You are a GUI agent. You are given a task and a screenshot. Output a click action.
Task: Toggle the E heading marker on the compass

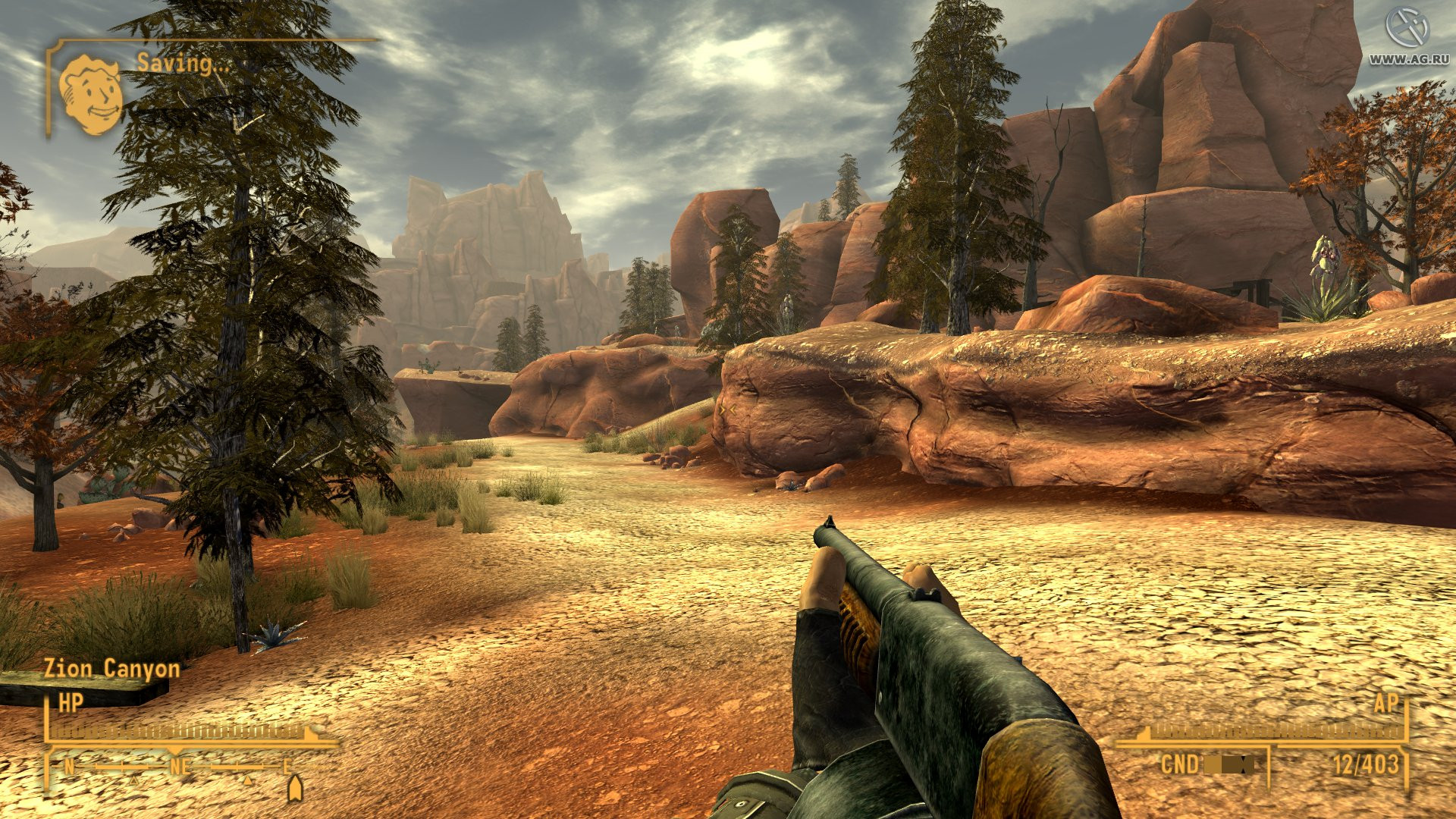[x=288, y=766]
